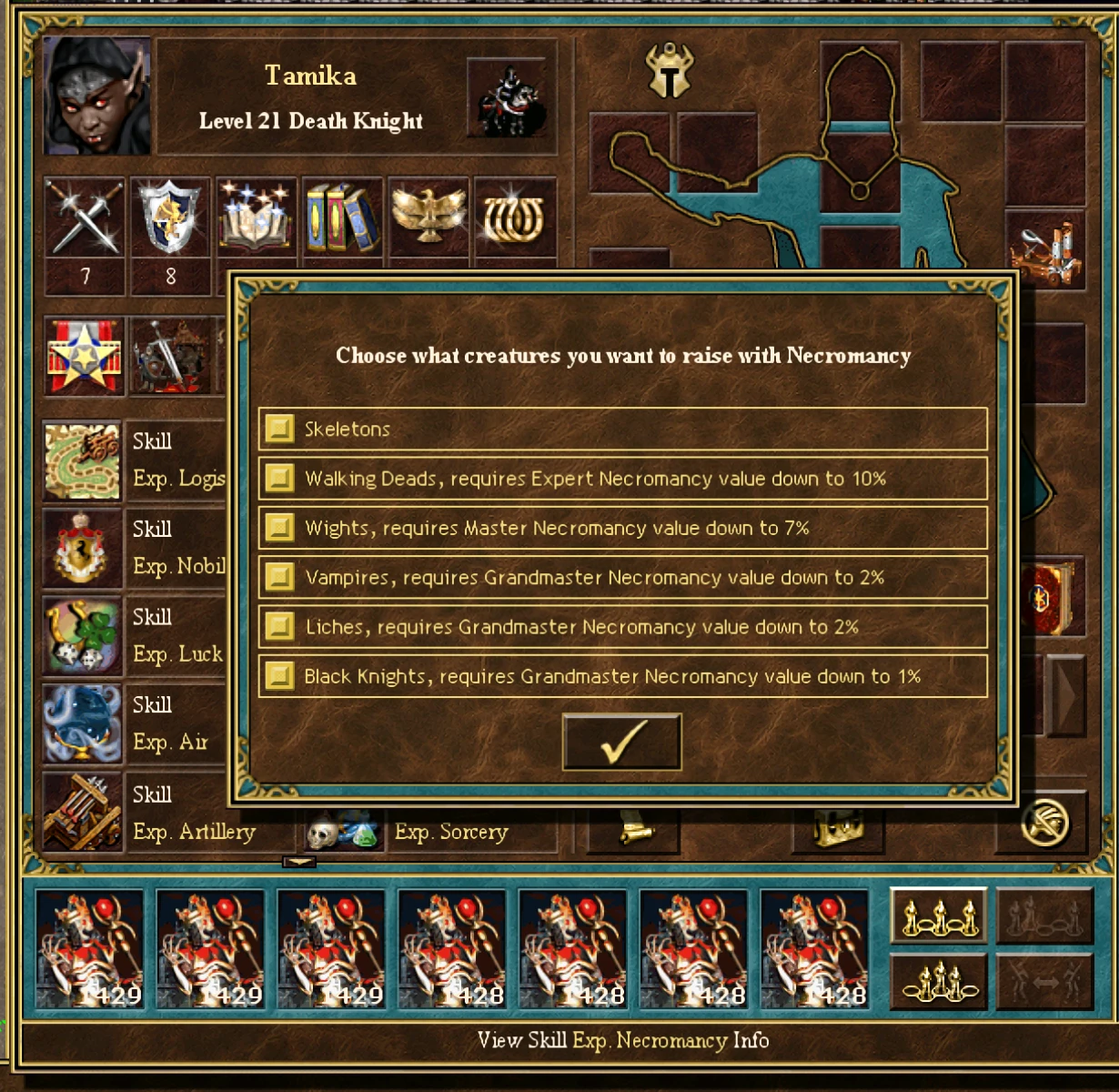Click the star medal specialty icon

pyautogui.click(x=85, y=356)
